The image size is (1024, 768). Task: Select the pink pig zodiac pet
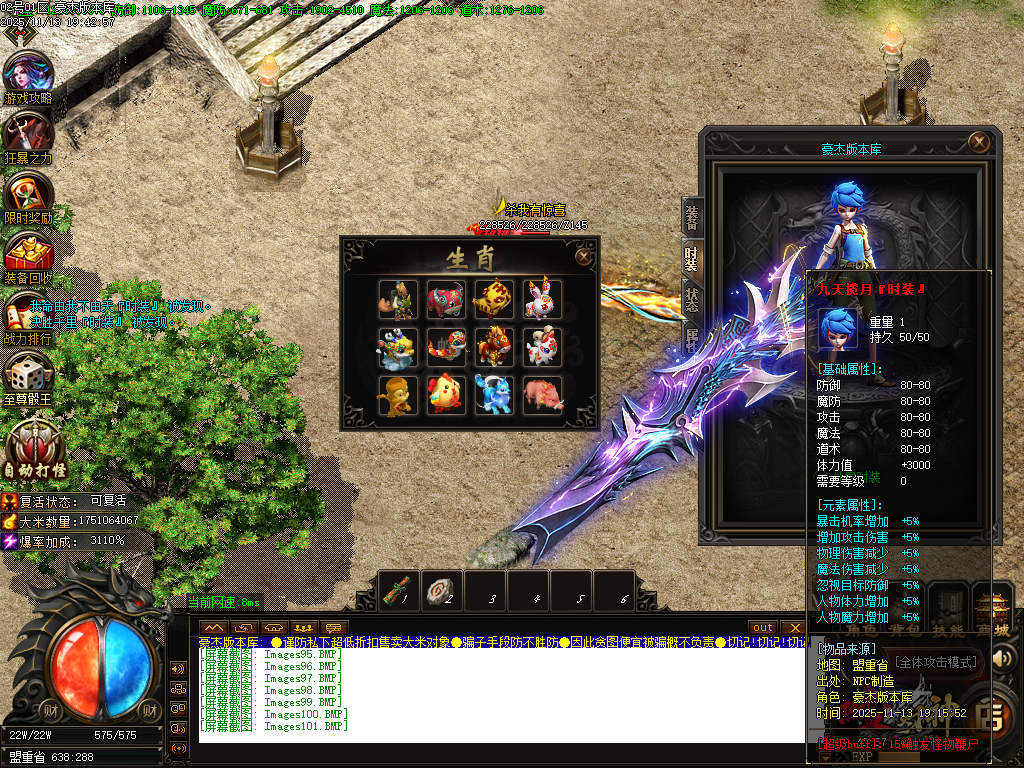click(x=542, y=395)
